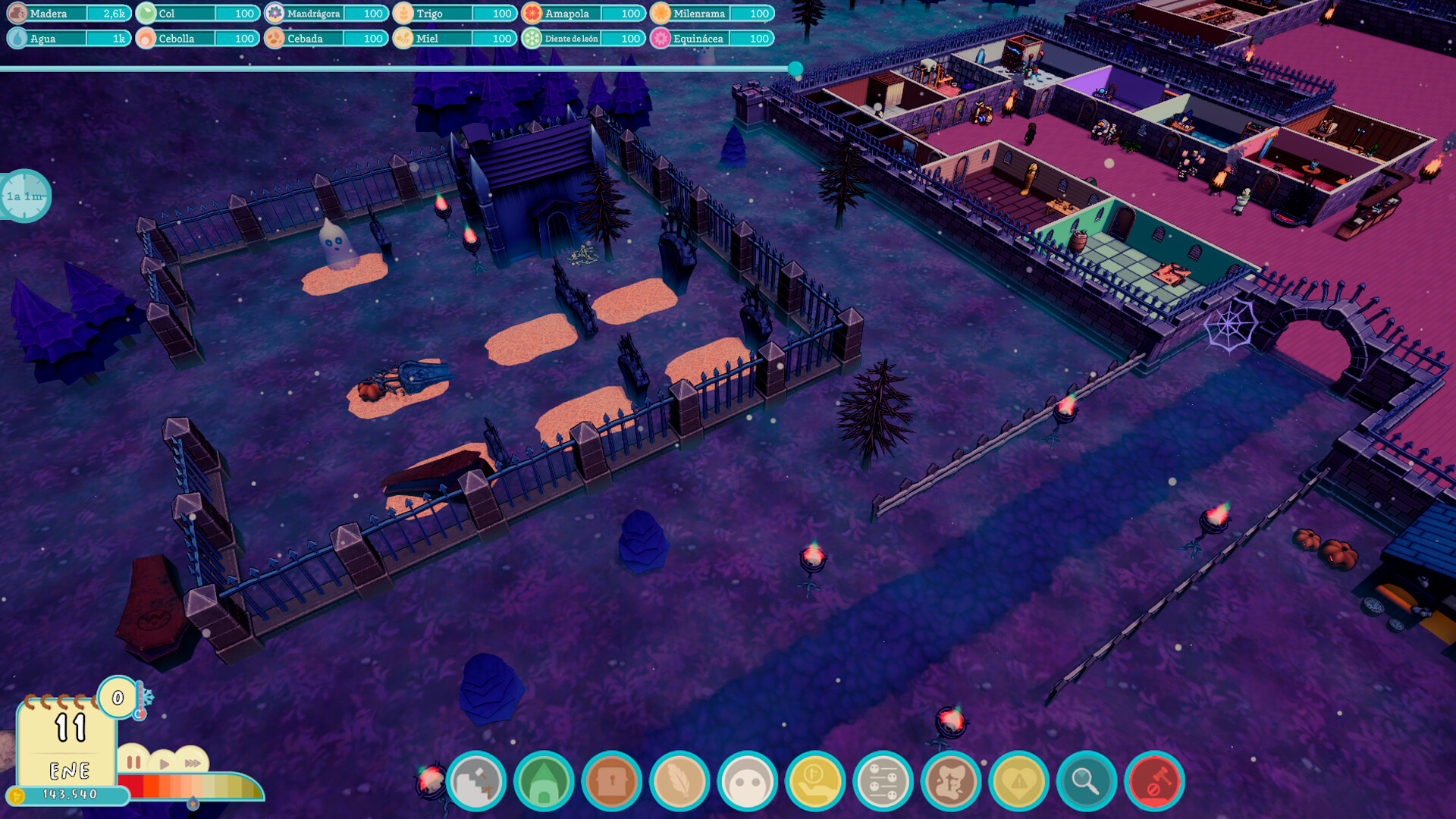Click the Equinácea resource counter
The width and height of the screenshot is (1456, 819).
(713, 39)
